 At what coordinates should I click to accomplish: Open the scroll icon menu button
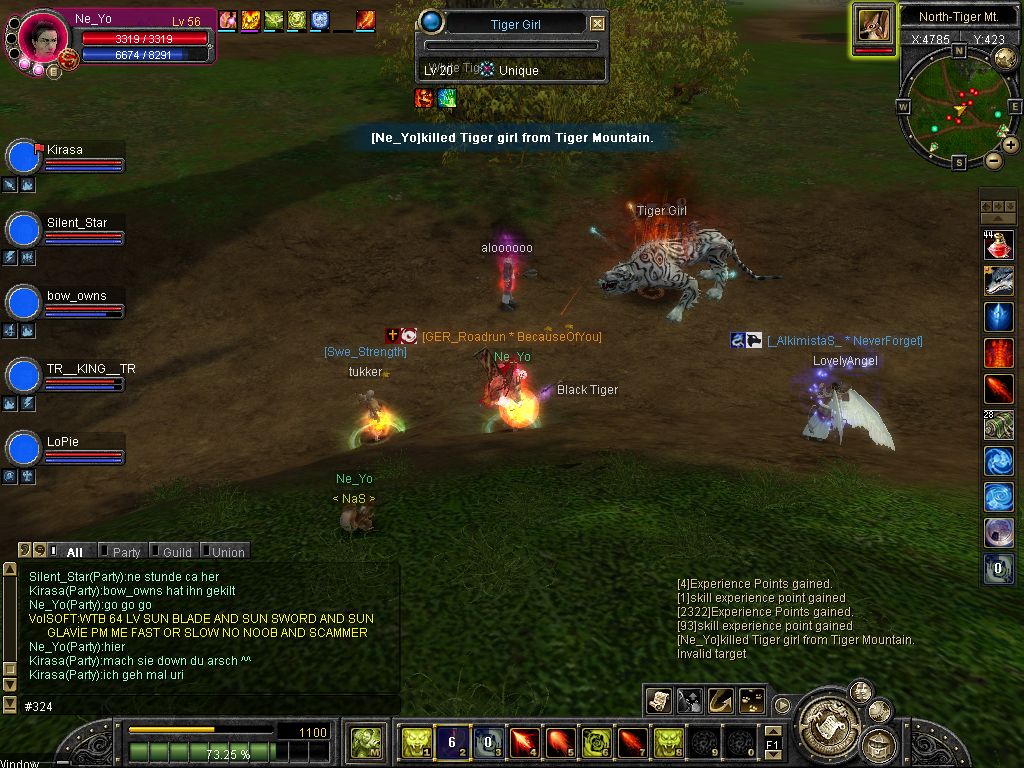(658, 701)
